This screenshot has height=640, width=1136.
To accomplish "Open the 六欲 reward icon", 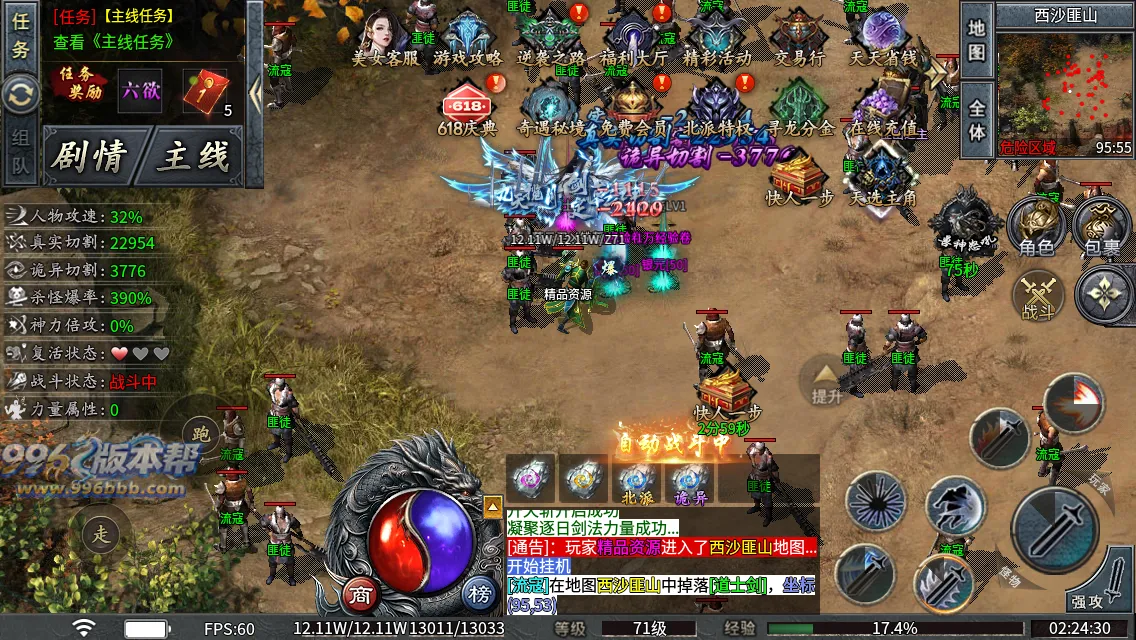I will coord(140,91).
